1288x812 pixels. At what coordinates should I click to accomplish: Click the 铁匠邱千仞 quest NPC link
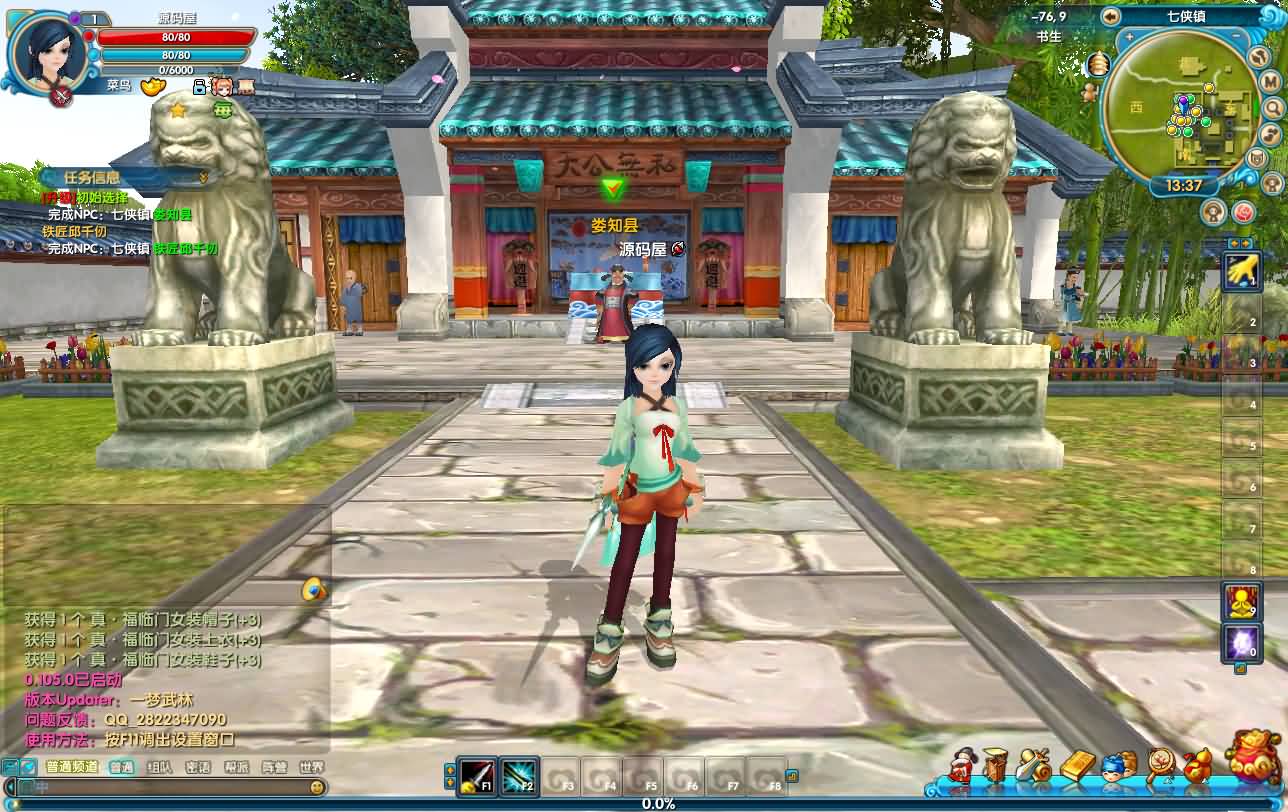tap(186, 248)
